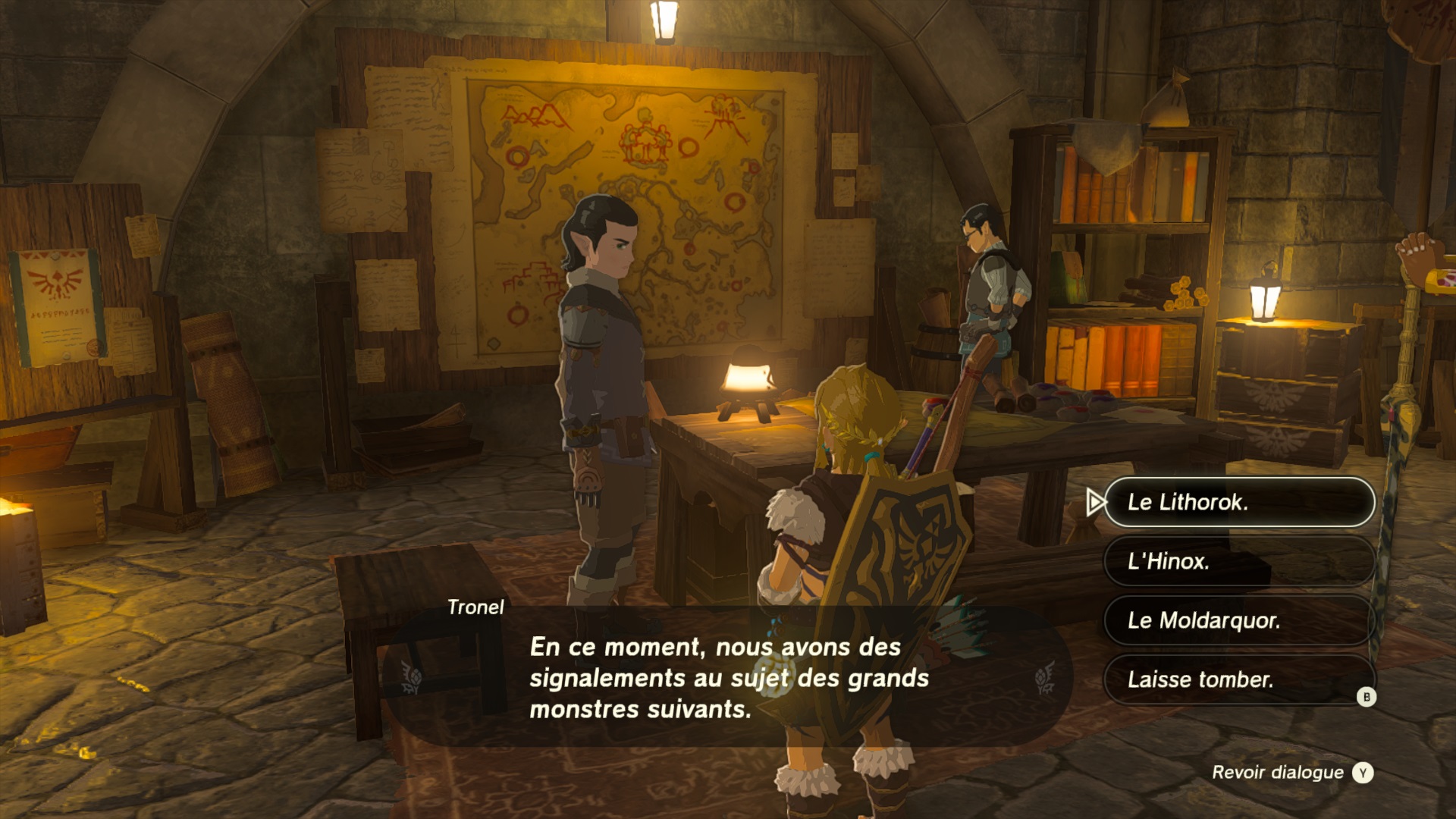Pick the "Le Moldarquor." answer
This screenshot has width=1456, height=819.
click(x=1238, y=620)
